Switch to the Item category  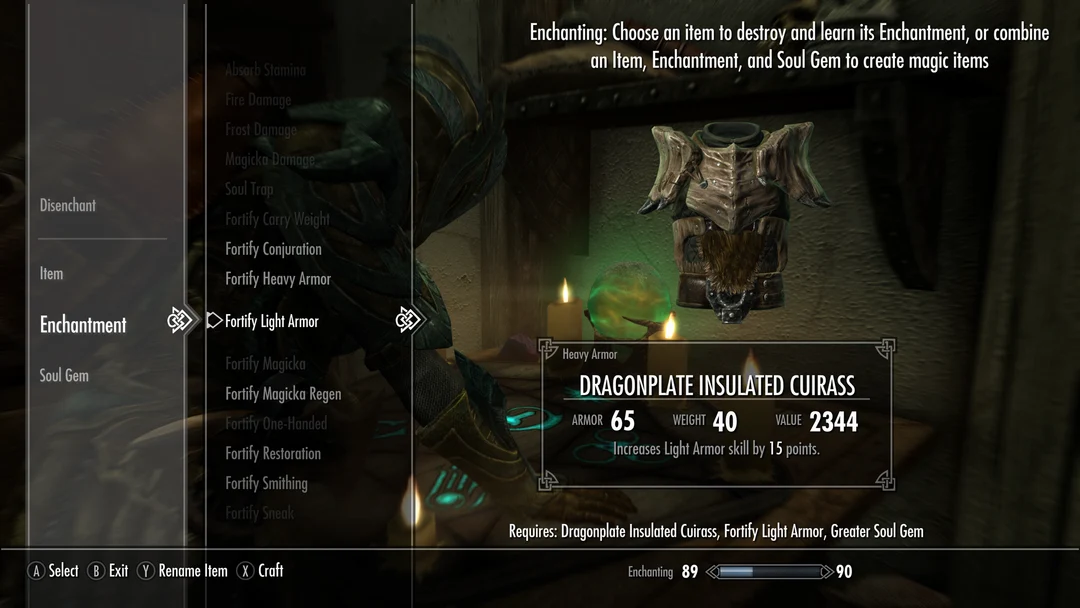pyautogui.click(x=51, y=273)
